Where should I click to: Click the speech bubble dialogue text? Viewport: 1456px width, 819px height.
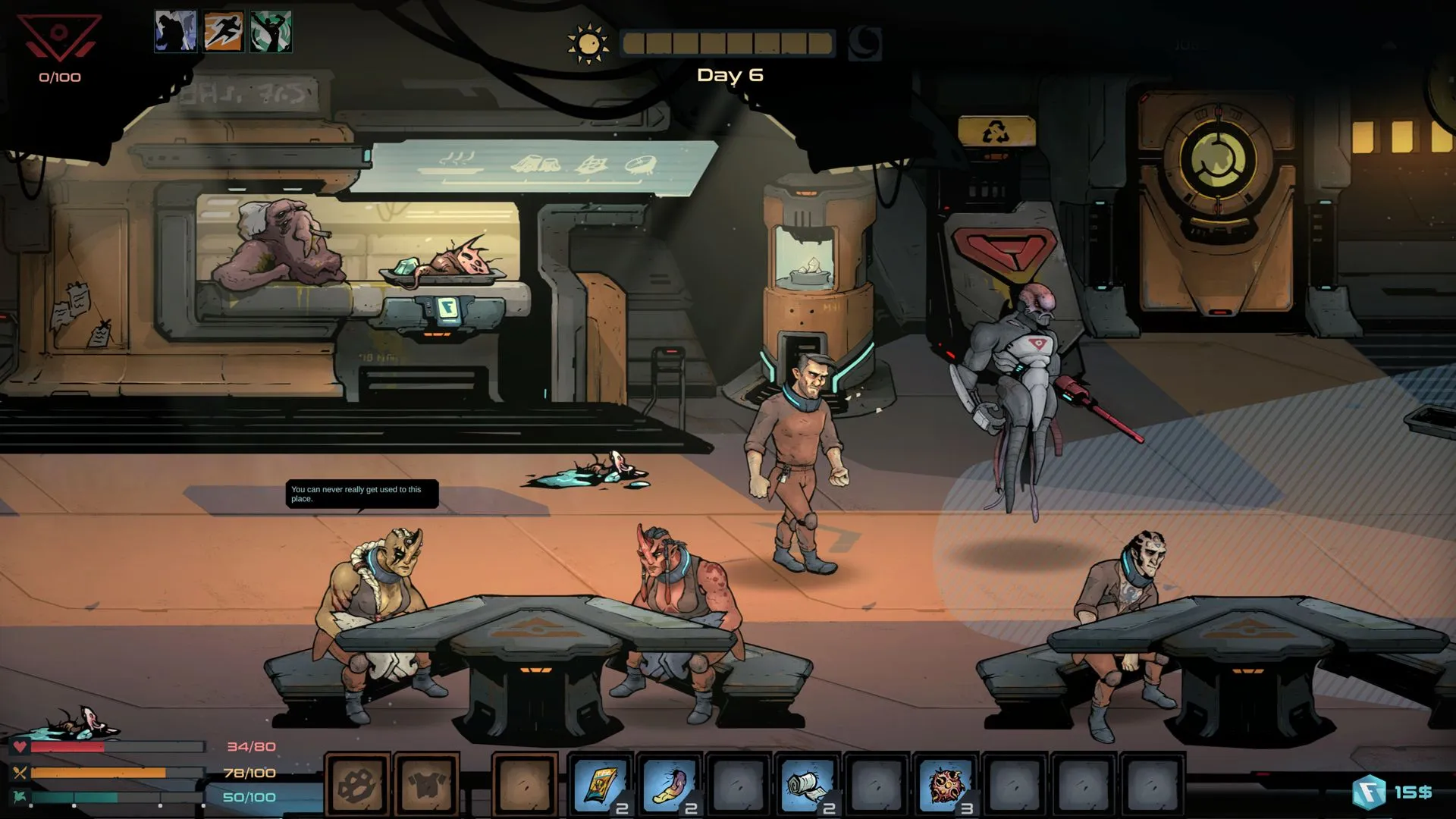pos(361,494)
